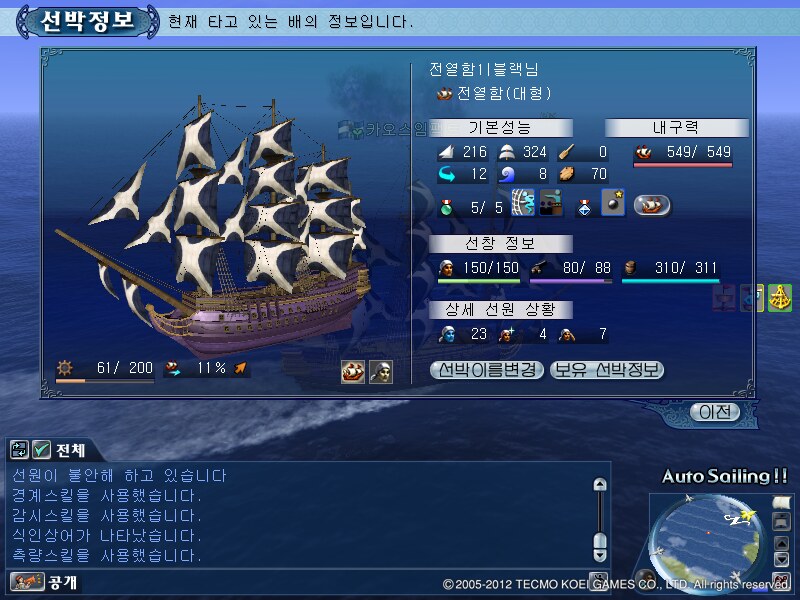Click the 선박이름변경 rename ship button
This screenshot has height=600, width=800.
486,370
